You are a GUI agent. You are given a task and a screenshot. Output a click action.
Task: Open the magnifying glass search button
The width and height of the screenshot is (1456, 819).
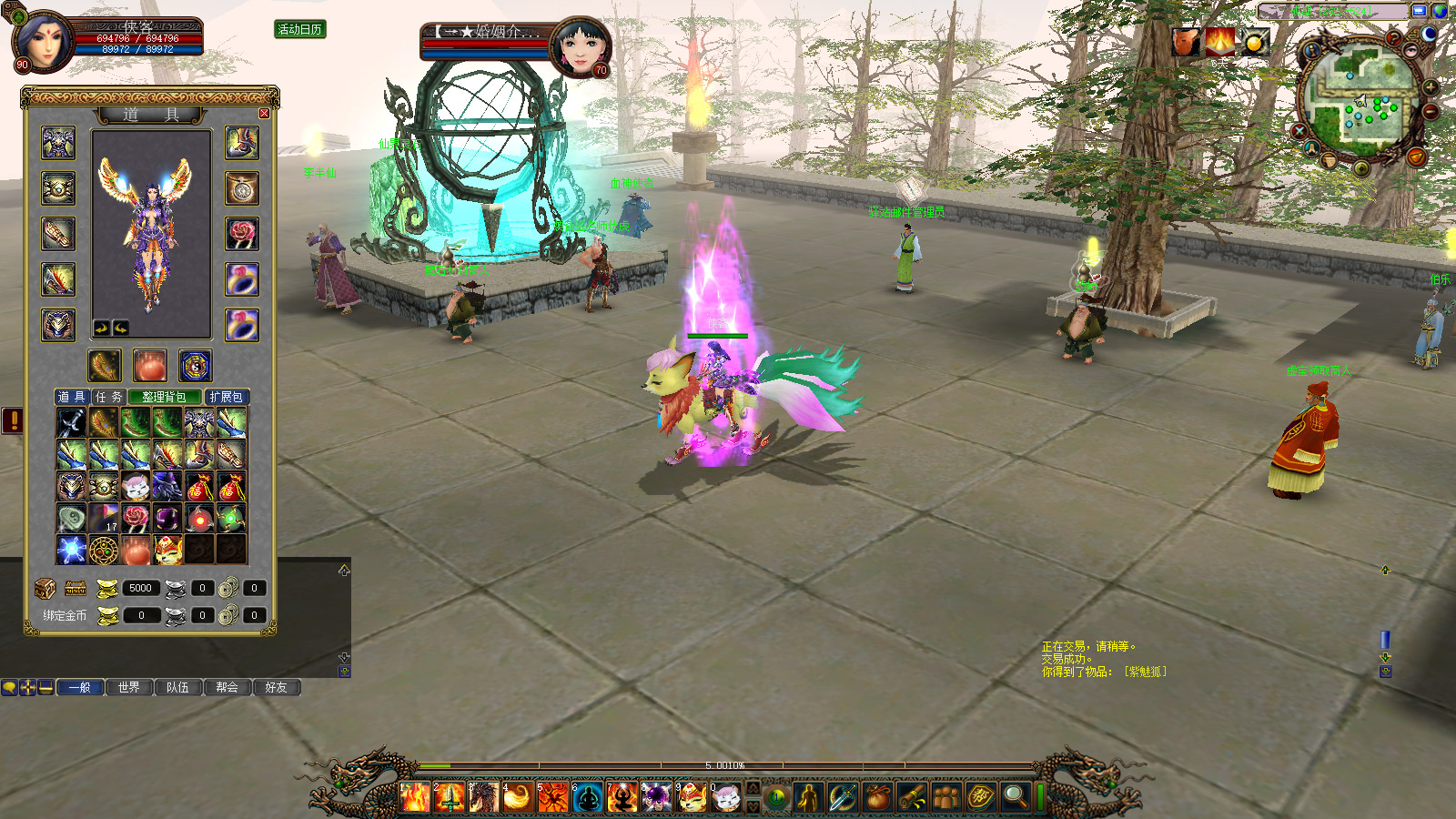pos(1015,797)
